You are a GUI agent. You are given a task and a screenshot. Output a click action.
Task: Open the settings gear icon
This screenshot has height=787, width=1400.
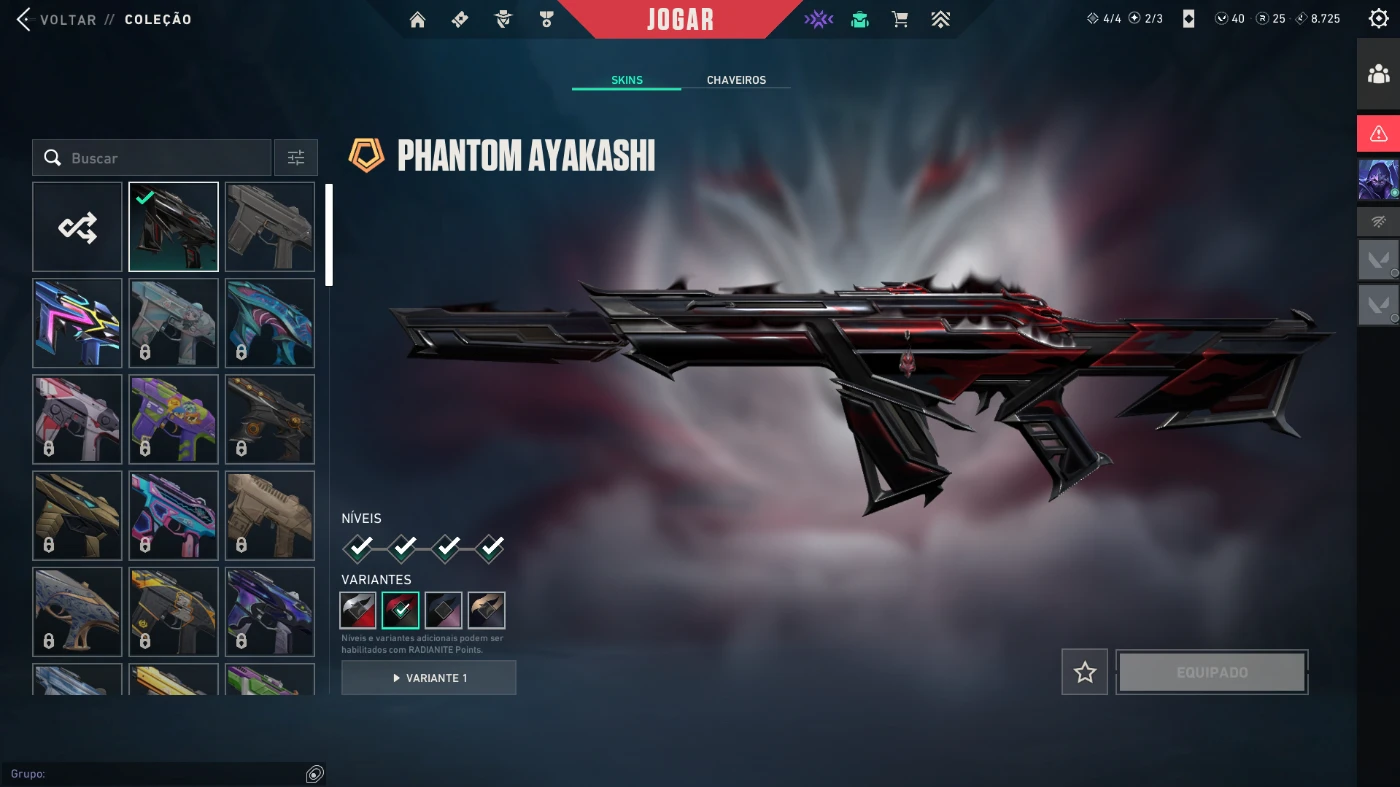1378,19
